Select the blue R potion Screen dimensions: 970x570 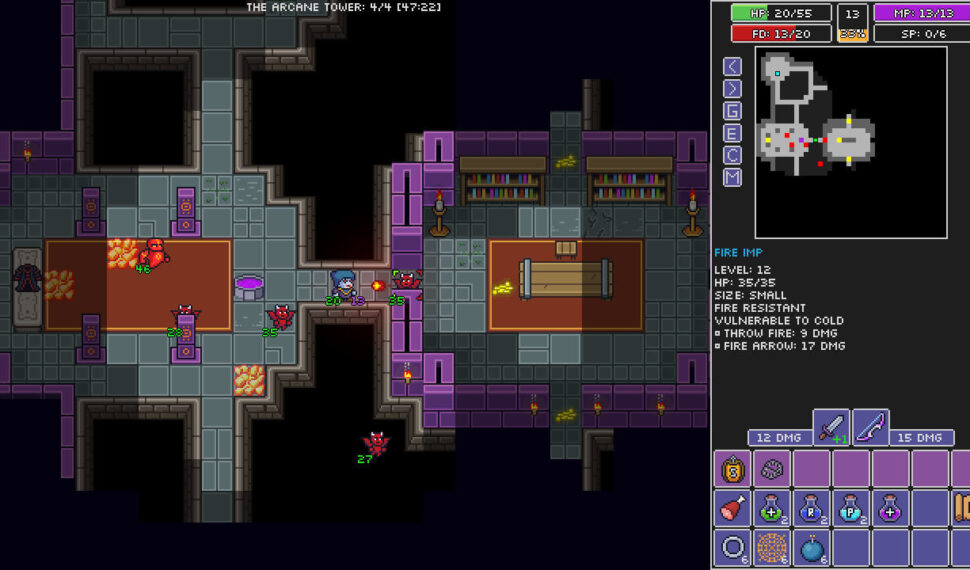pyautogui.click(x=812, y=508)
